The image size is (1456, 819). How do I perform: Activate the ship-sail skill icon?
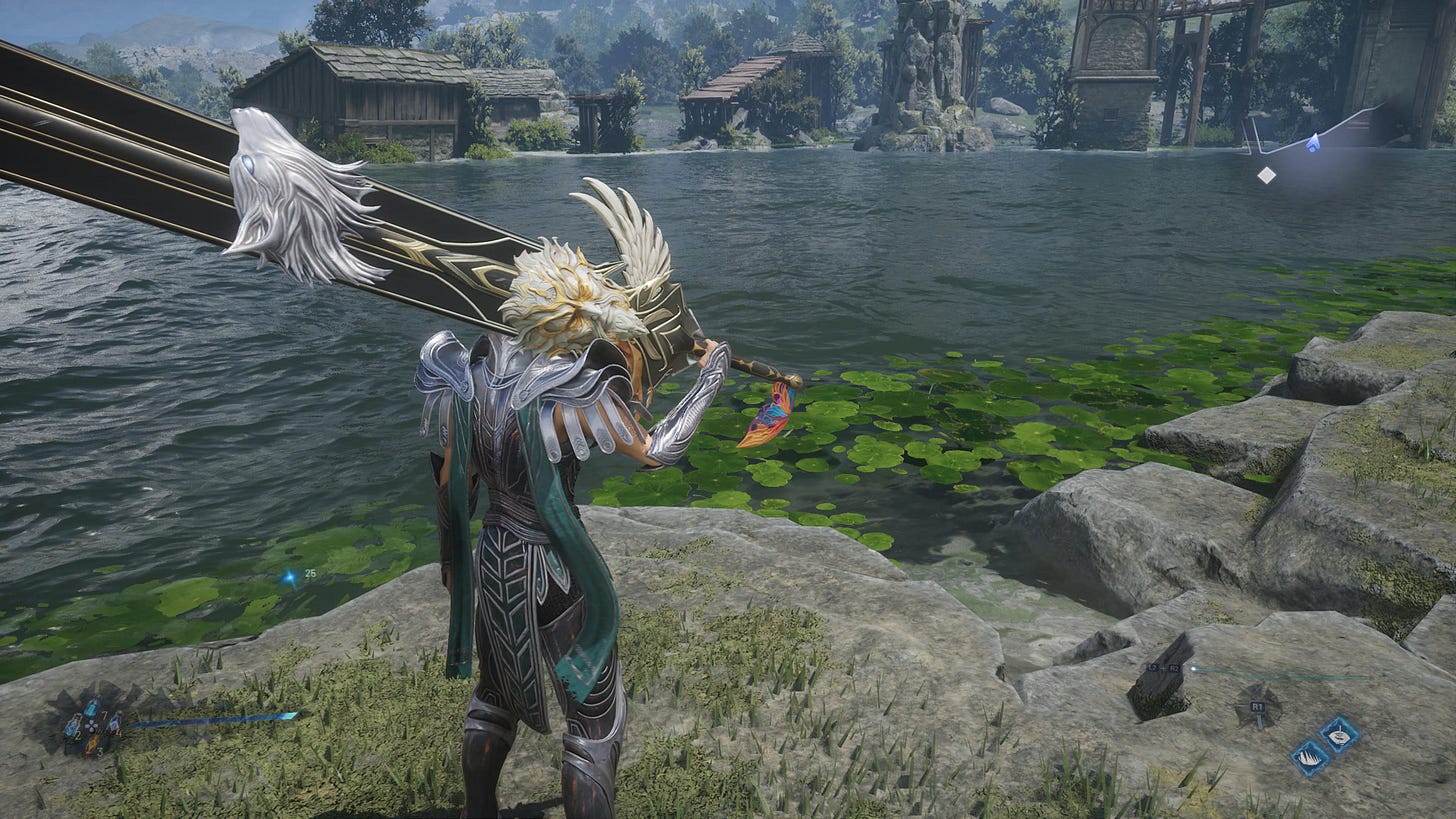[x=1310, y=757]
